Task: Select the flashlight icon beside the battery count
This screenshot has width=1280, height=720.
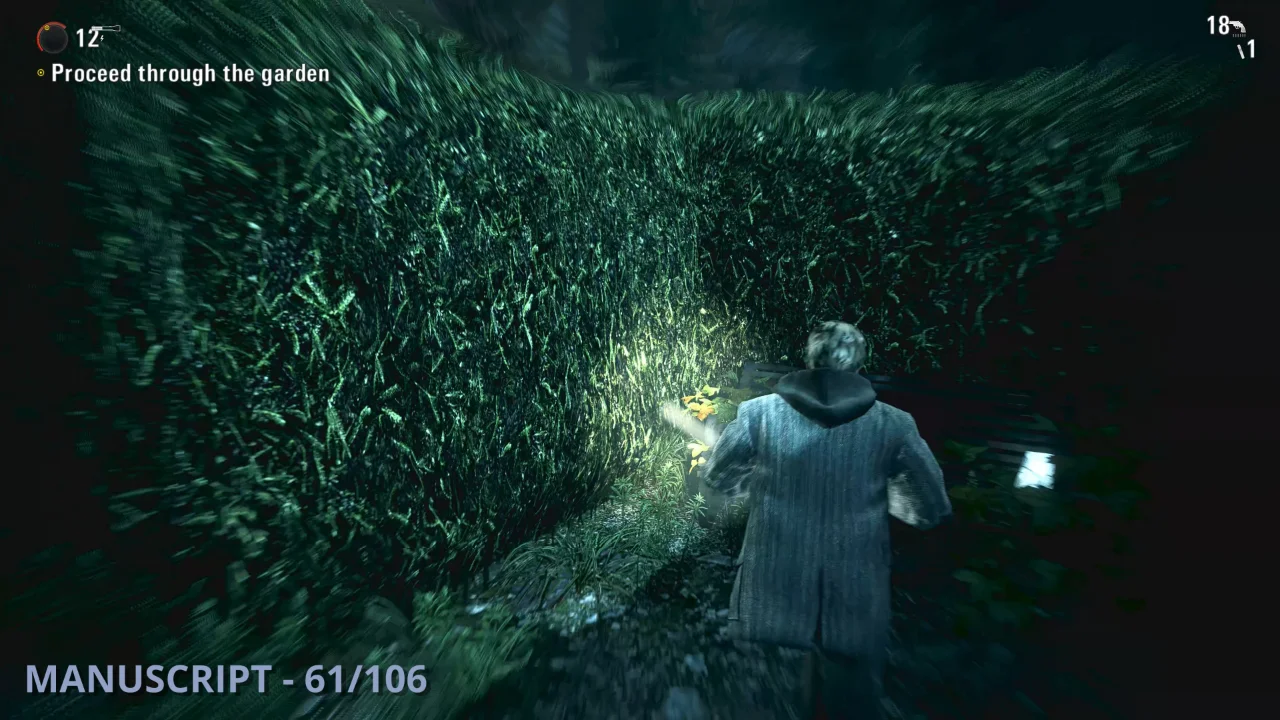Action: point(106,27)
